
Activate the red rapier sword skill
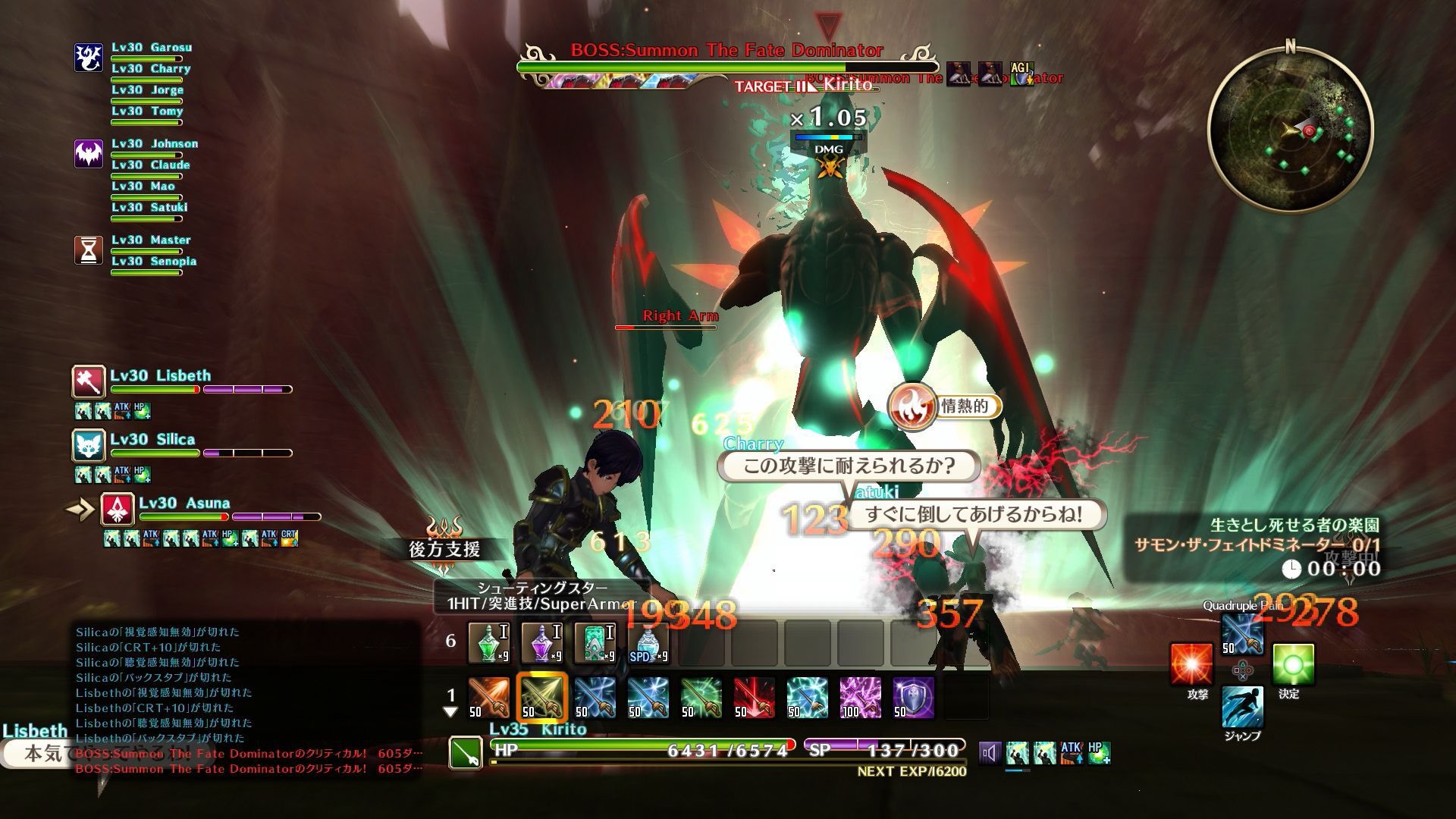click(755, 697)
